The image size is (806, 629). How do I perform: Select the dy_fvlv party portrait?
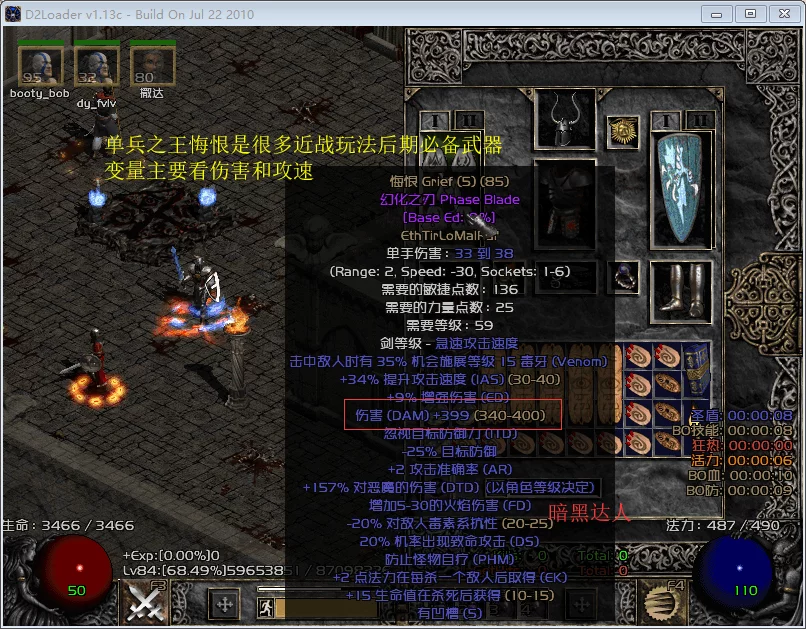pyautogui.click(x=97, y=65)
